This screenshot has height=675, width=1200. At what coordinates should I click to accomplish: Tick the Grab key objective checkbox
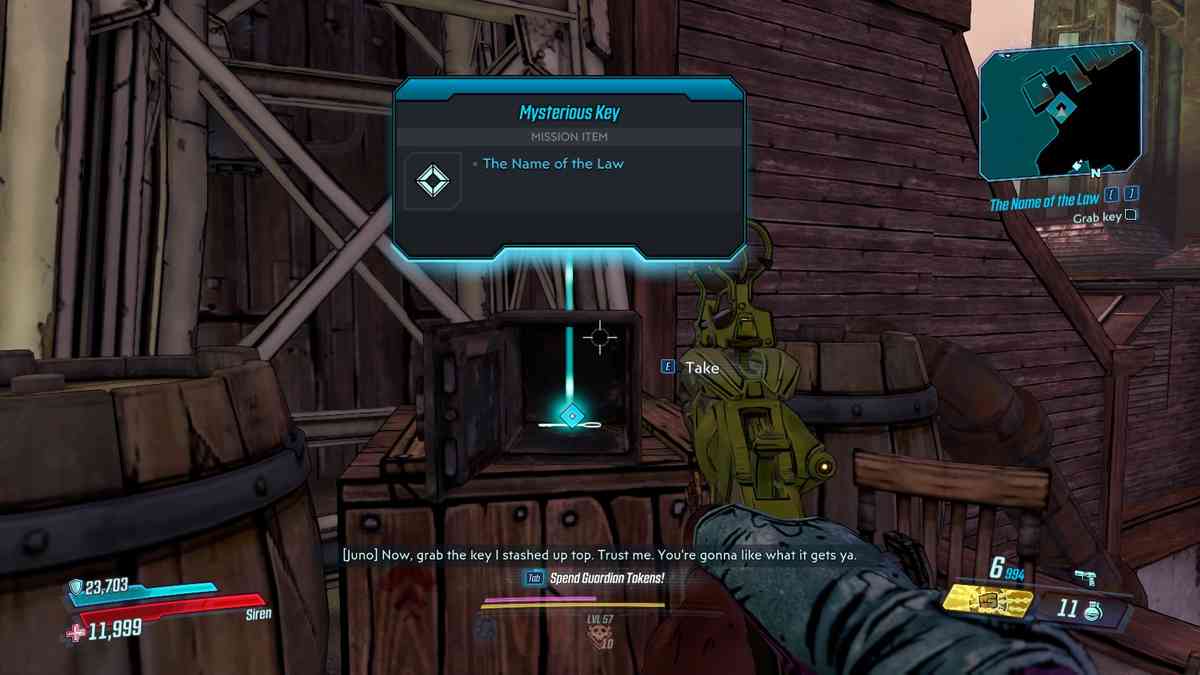pyautogui.click(x=1131, y=215)
